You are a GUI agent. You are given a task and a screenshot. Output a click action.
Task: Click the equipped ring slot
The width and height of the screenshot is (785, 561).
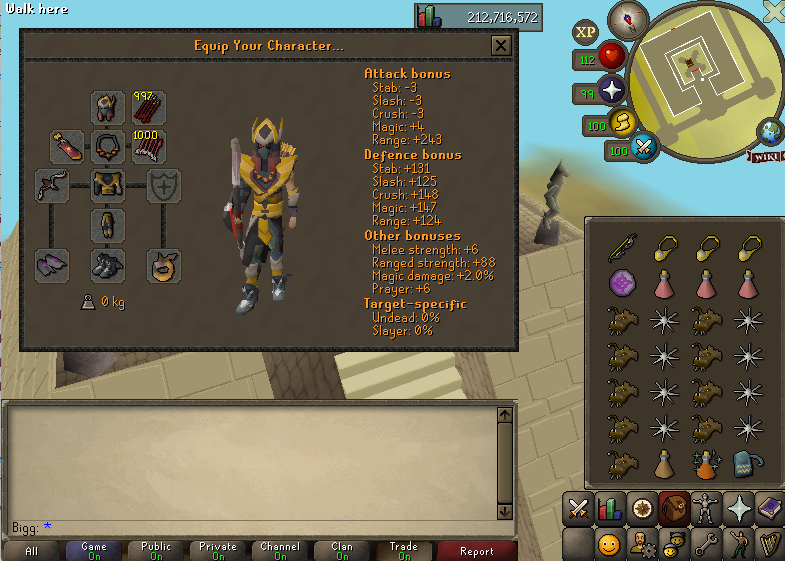[x=164, y=264]
